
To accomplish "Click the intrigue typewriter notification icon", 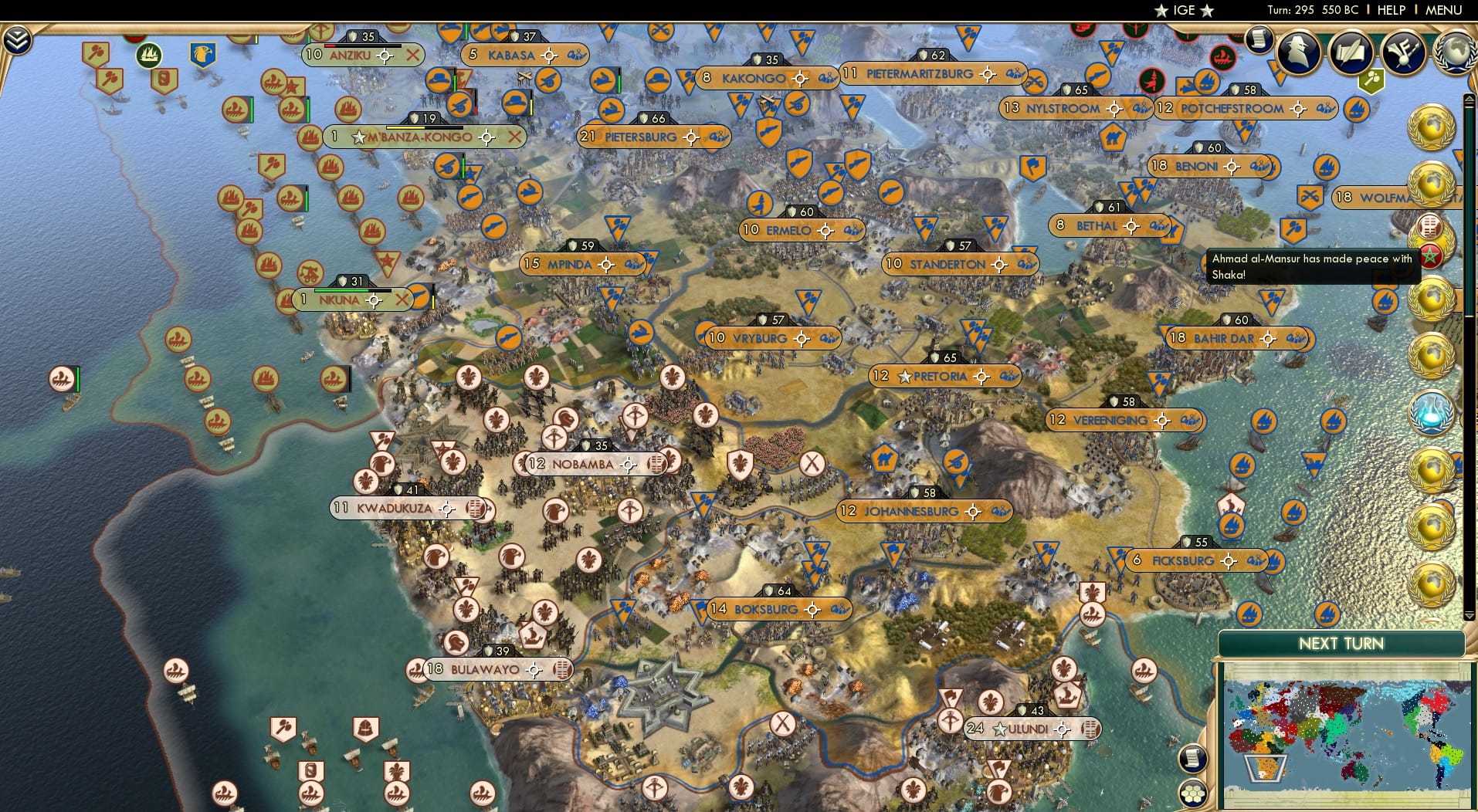I will [x=1429, y=227].
